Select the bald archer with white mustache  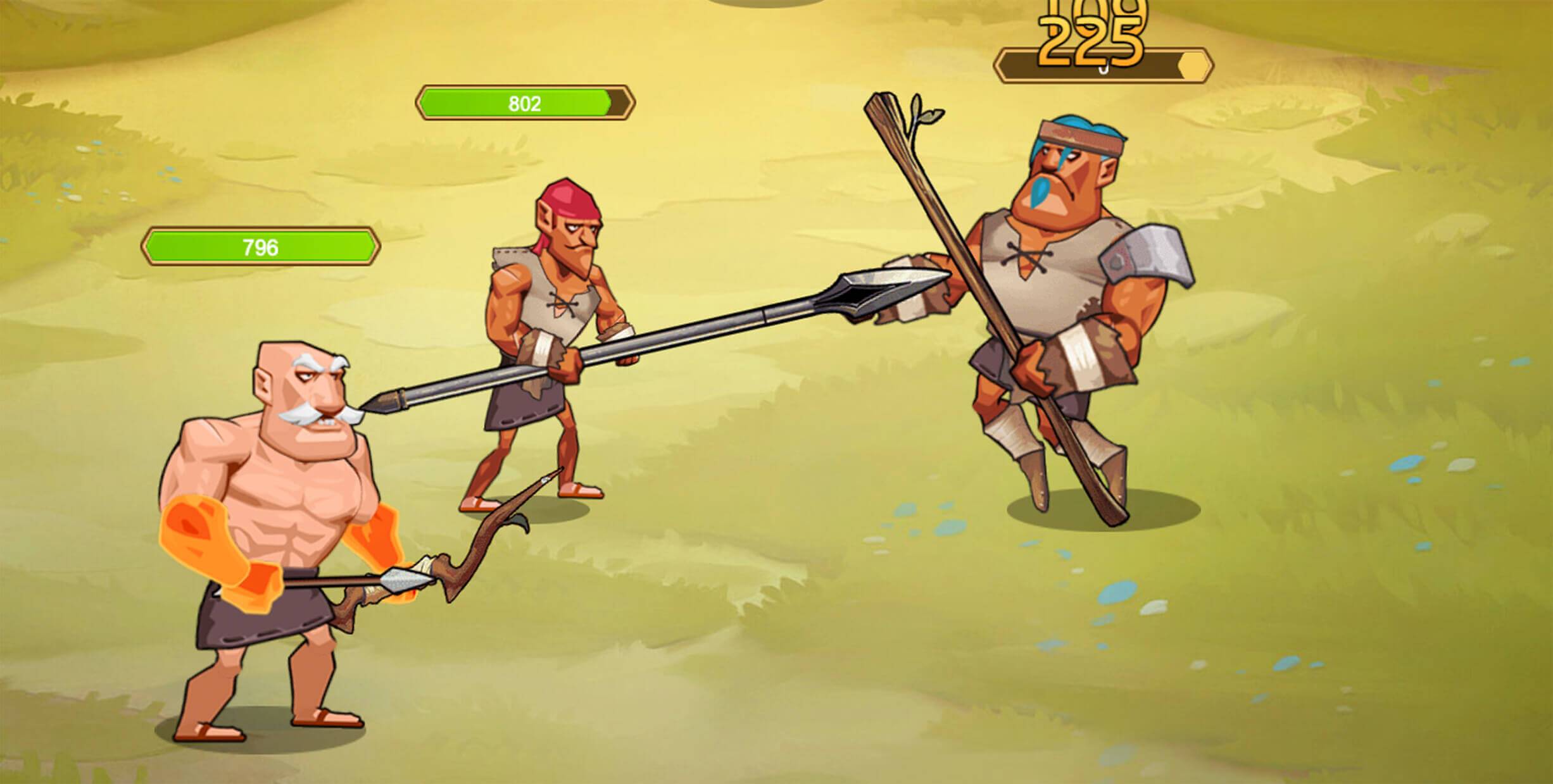(x=285, y=475)
